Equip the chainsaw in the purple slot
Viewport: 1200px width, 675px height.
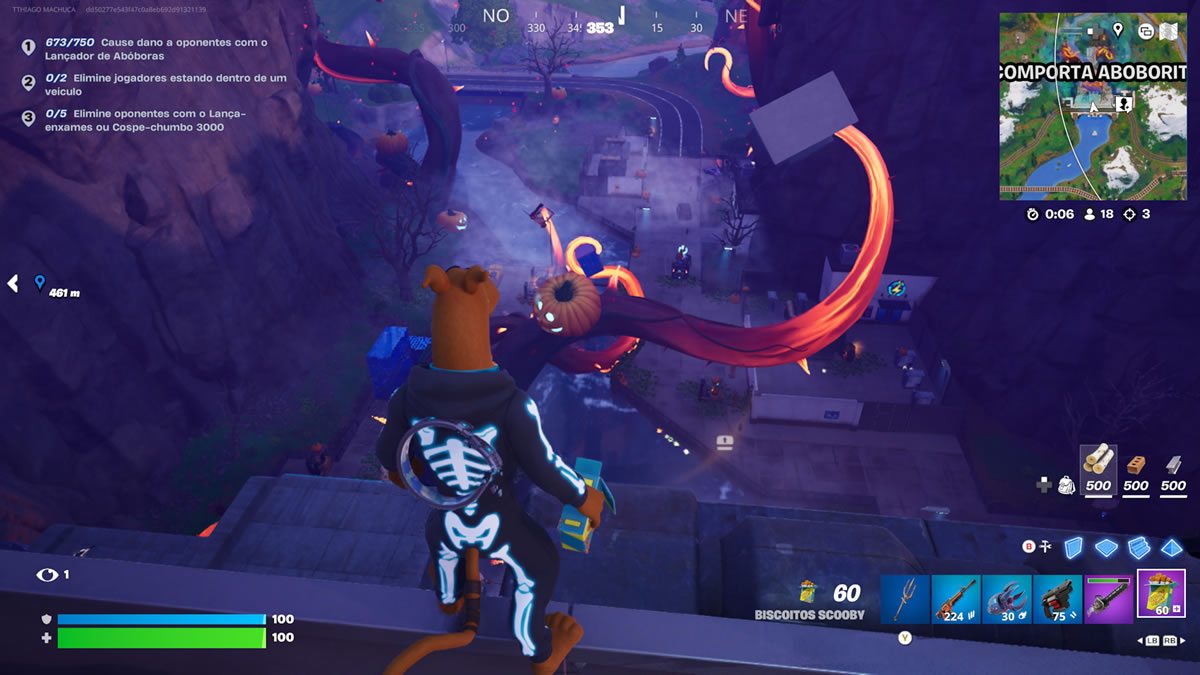tap(1109, 600)
